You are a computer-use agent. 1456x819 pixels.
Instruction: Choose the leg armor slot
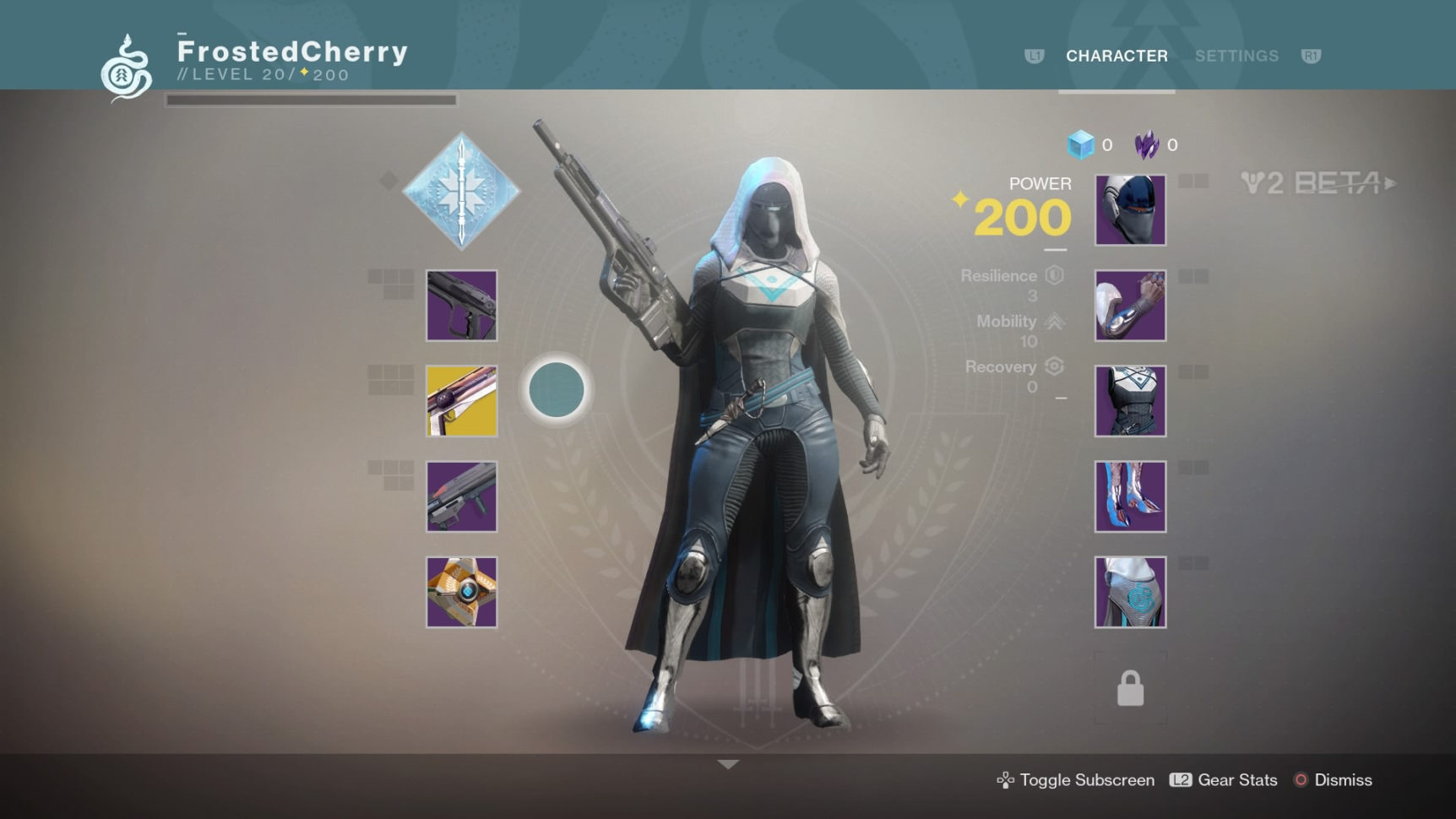(1130, 496)
